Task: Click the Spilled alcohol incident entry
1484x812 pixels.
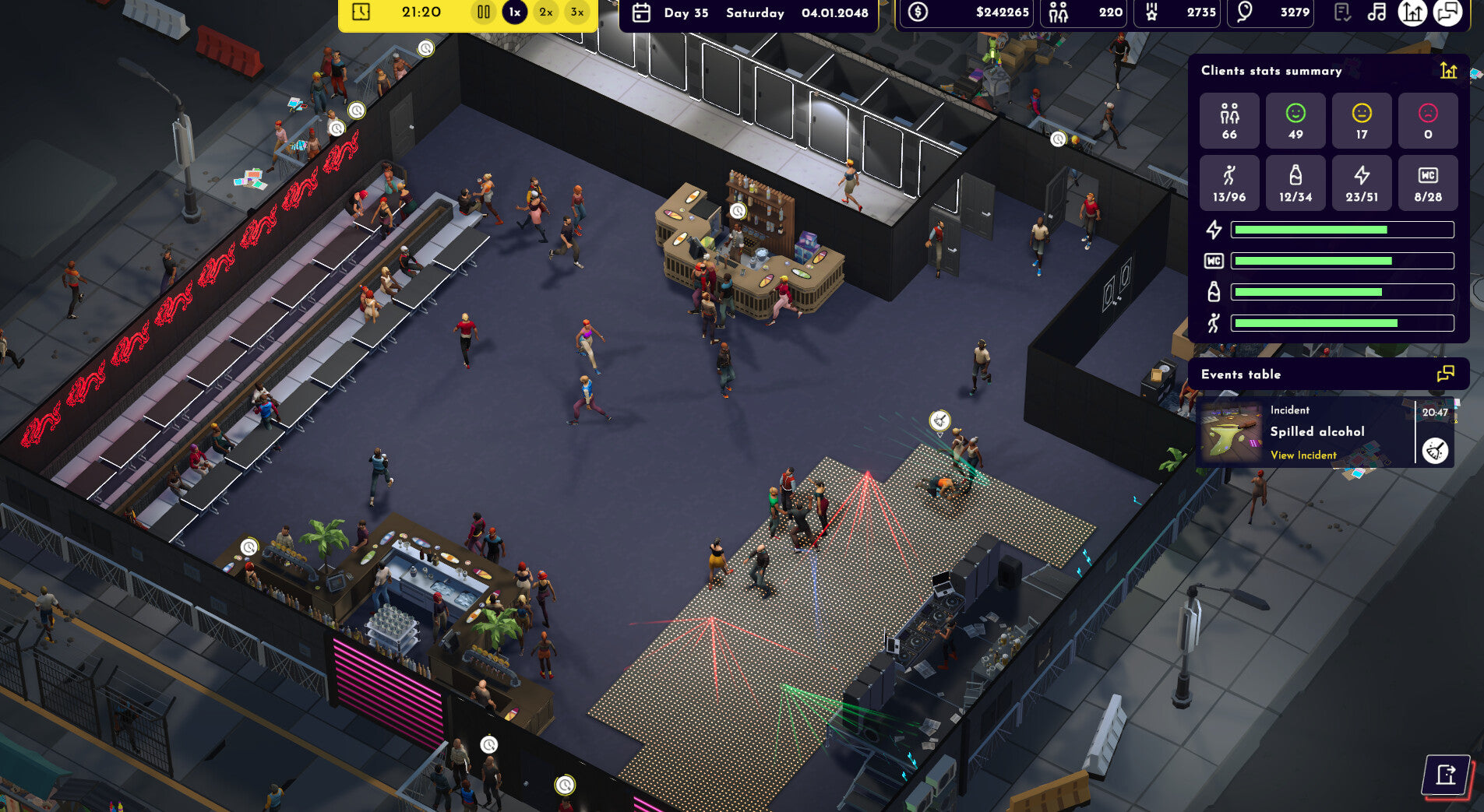Action: click(x=1317, y=431)
